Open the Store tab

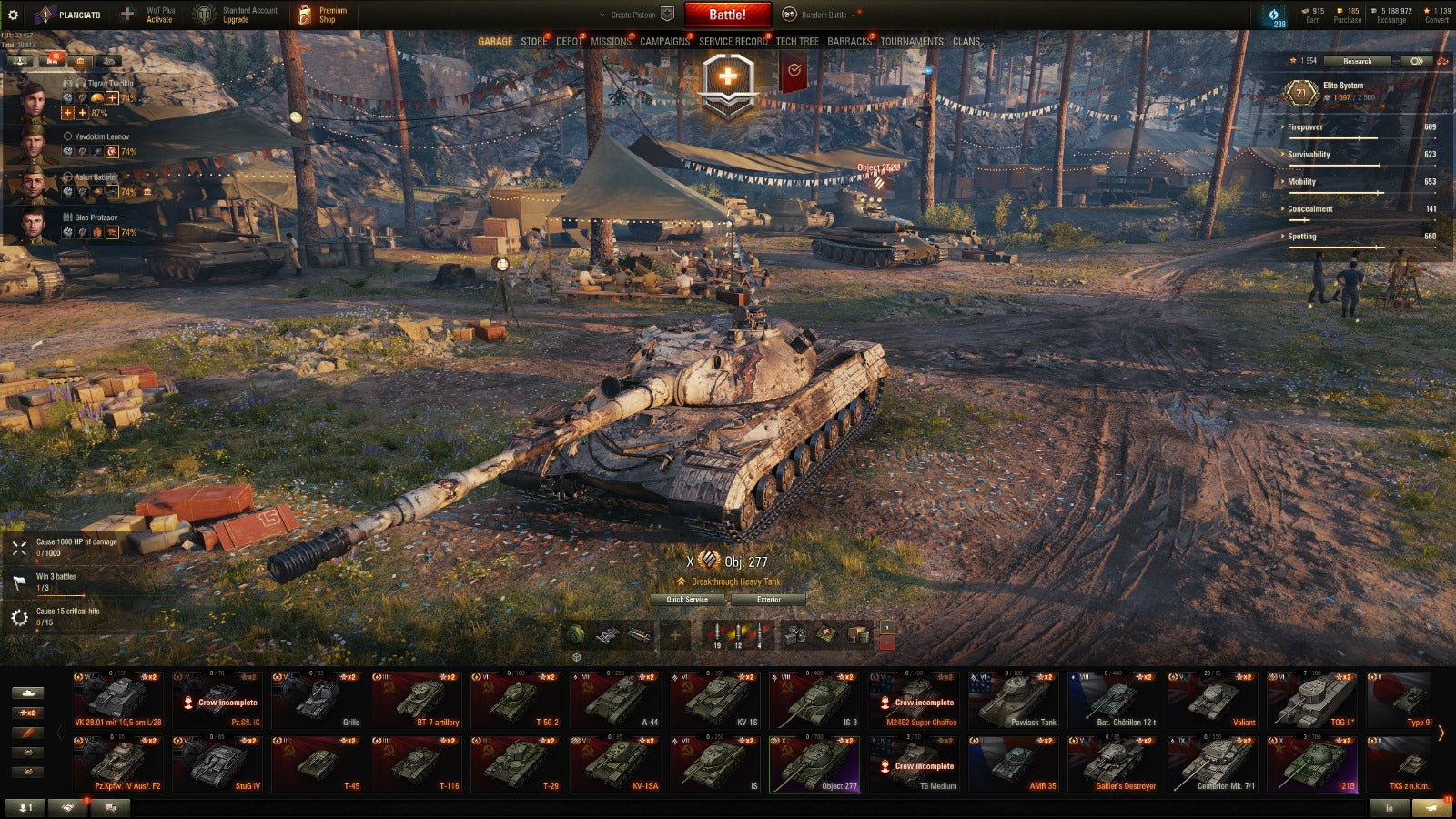[534, 42]
